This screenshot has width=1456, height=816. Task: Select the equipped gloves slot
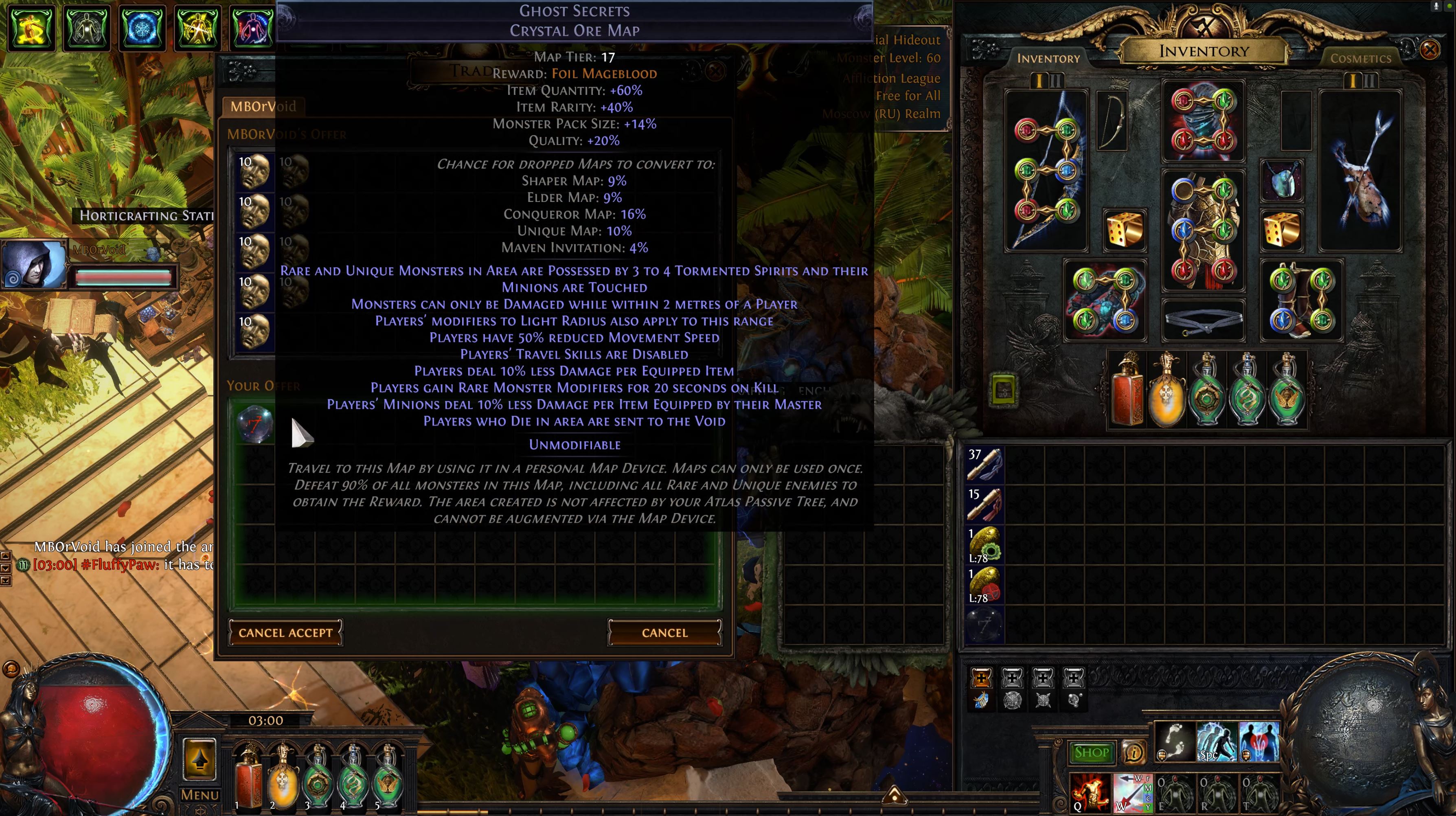1105,301
